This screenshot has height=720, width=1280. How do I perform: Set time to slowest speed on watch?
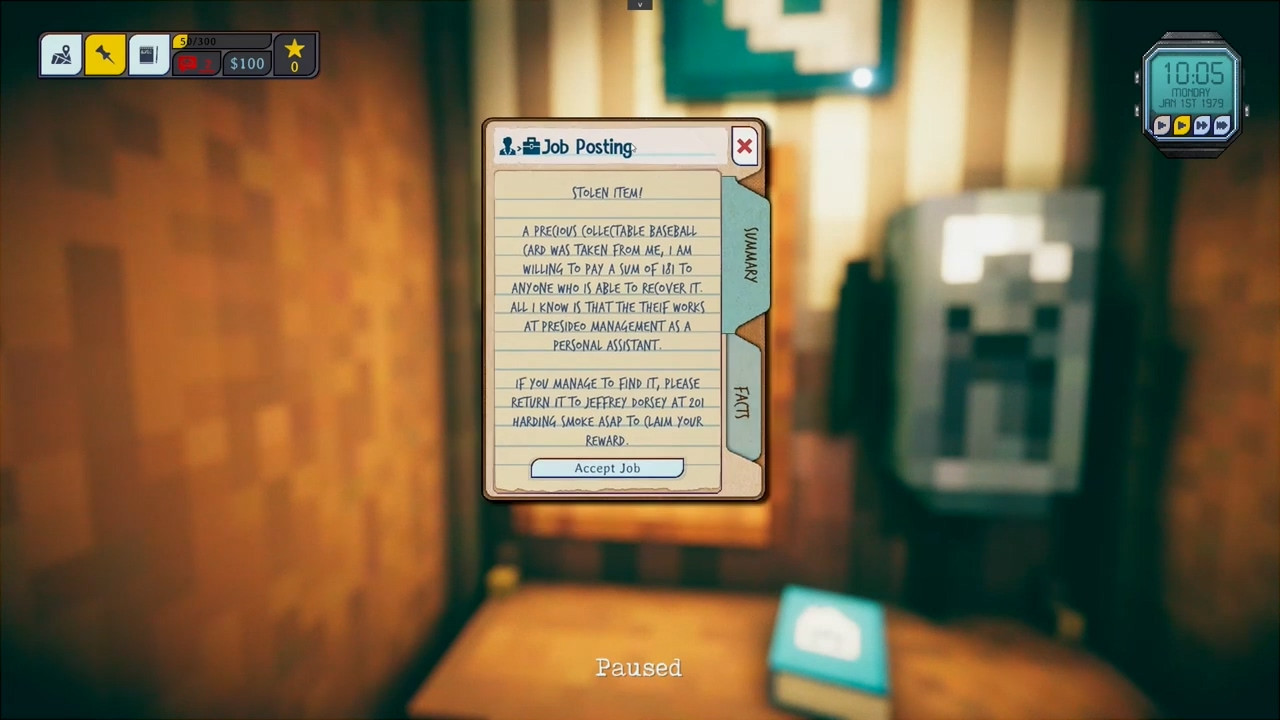click(x=1162, y=125)
